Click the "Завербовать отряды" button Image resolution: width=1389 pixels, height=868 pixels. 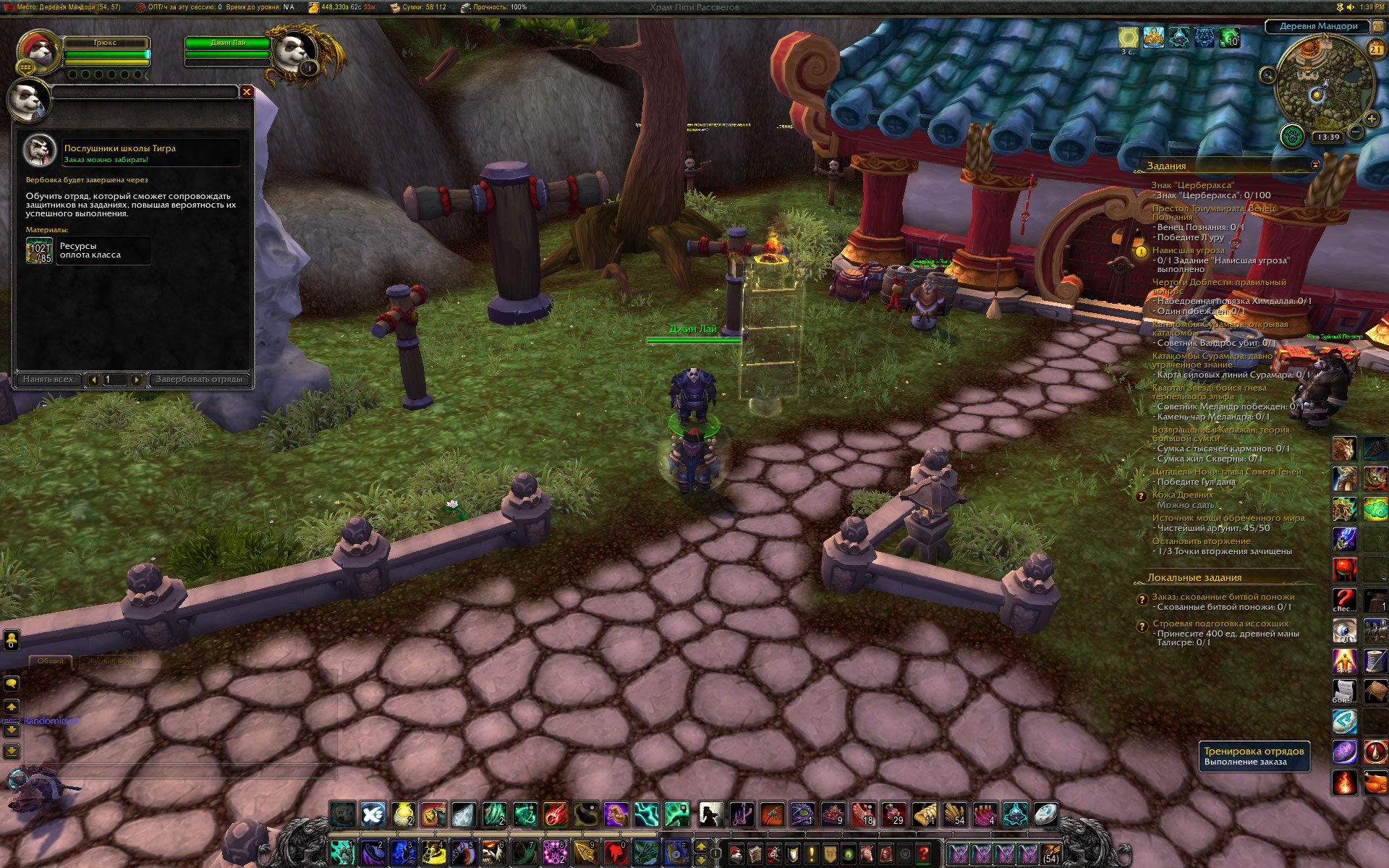point(199,379)
